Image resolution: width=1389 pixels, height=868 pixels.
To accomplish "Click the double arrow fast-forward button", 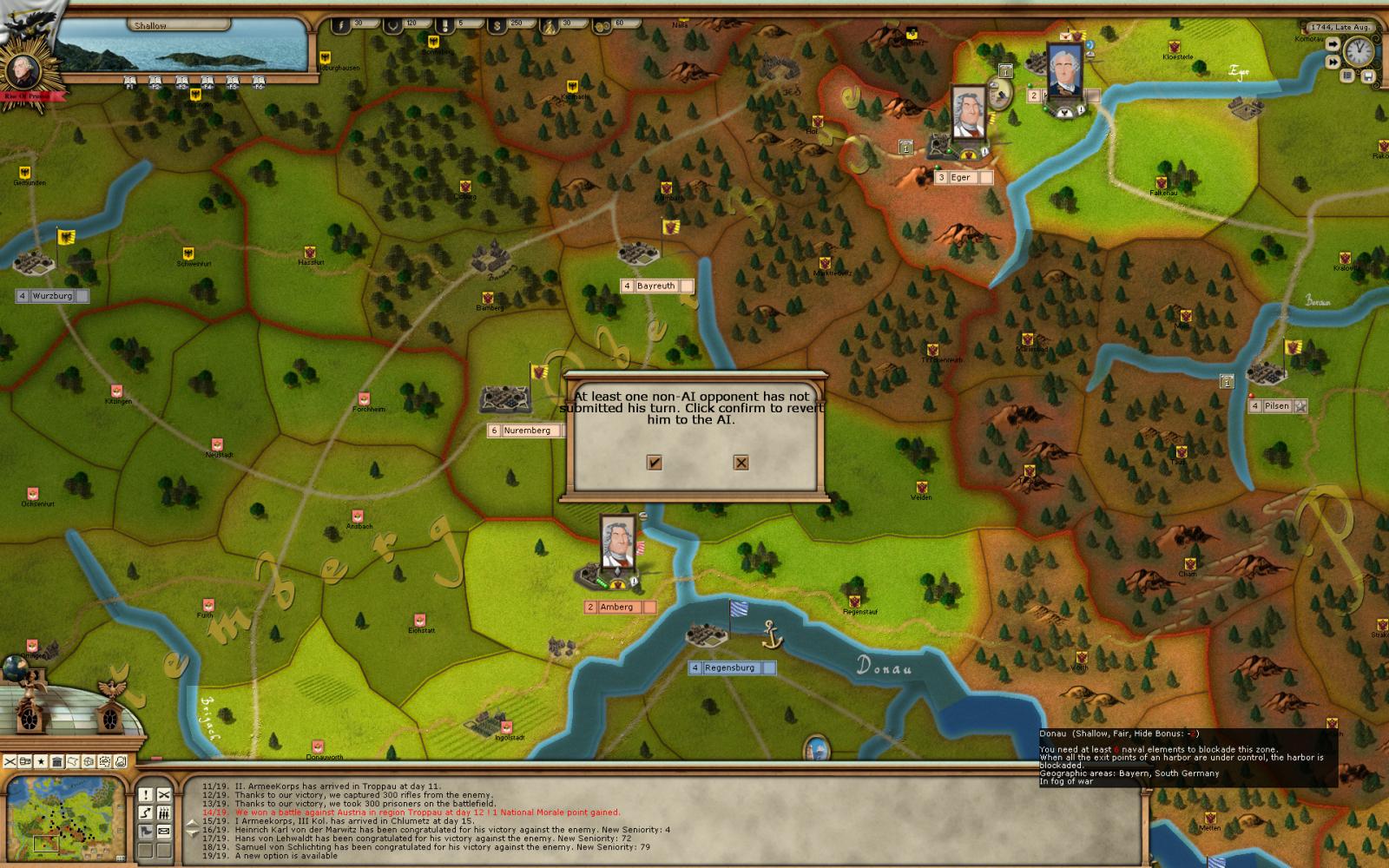I will 1333,61.
